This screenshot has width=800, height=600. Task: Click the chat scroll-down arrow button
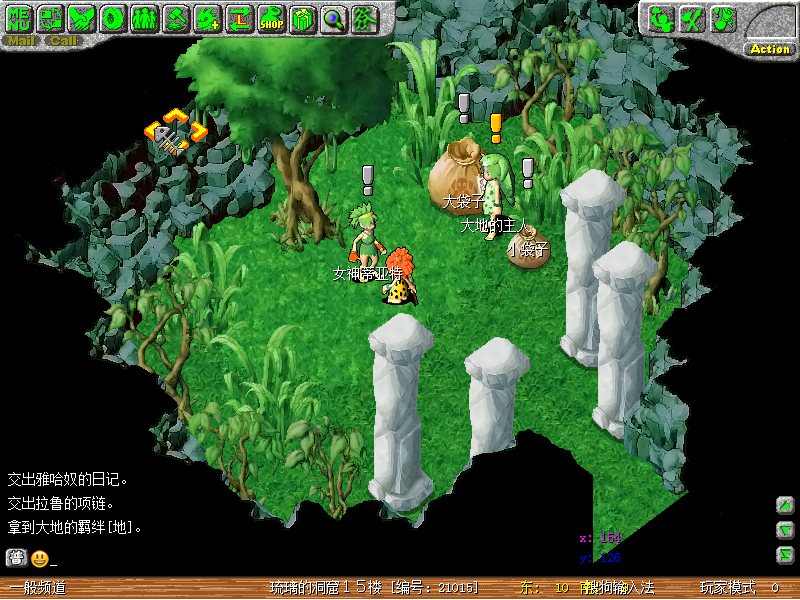point(785,530)
